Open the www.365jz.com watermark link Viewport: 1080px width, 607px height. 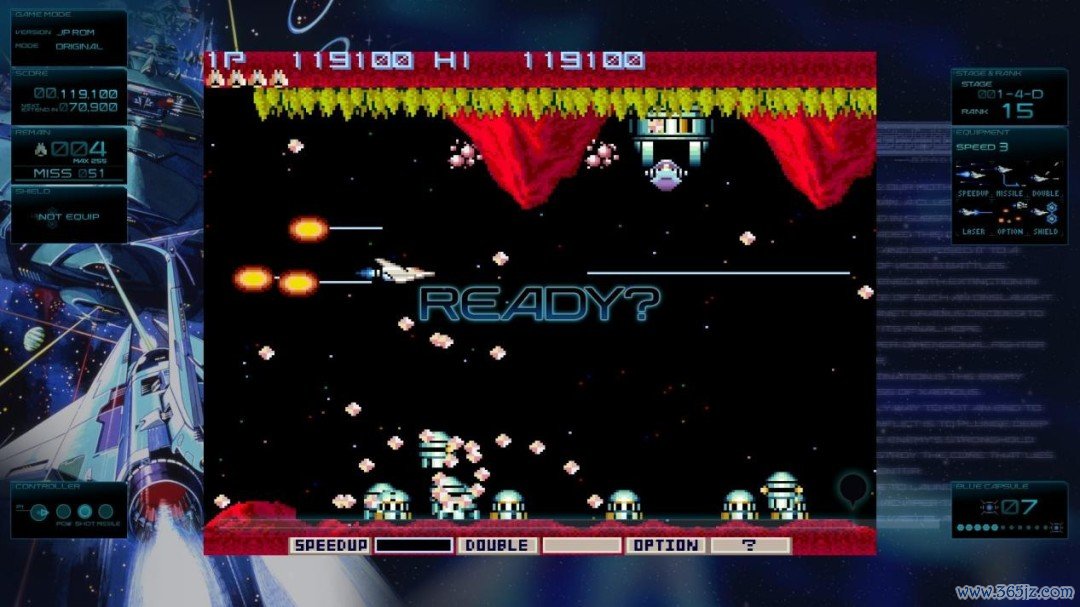[1013, 591]
